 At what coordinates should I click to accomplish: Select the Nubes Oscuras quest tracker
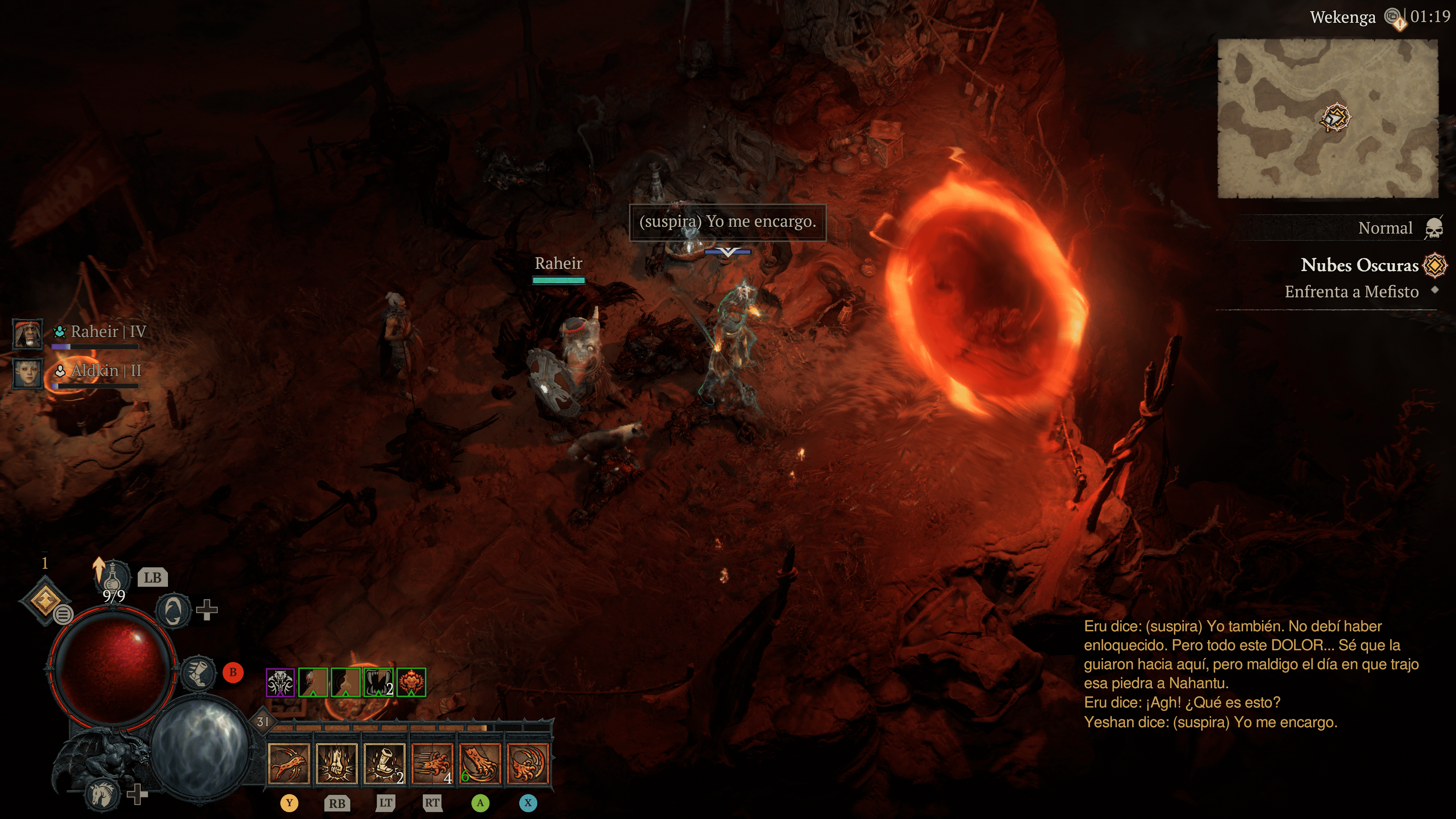(x=1359, y=265)
